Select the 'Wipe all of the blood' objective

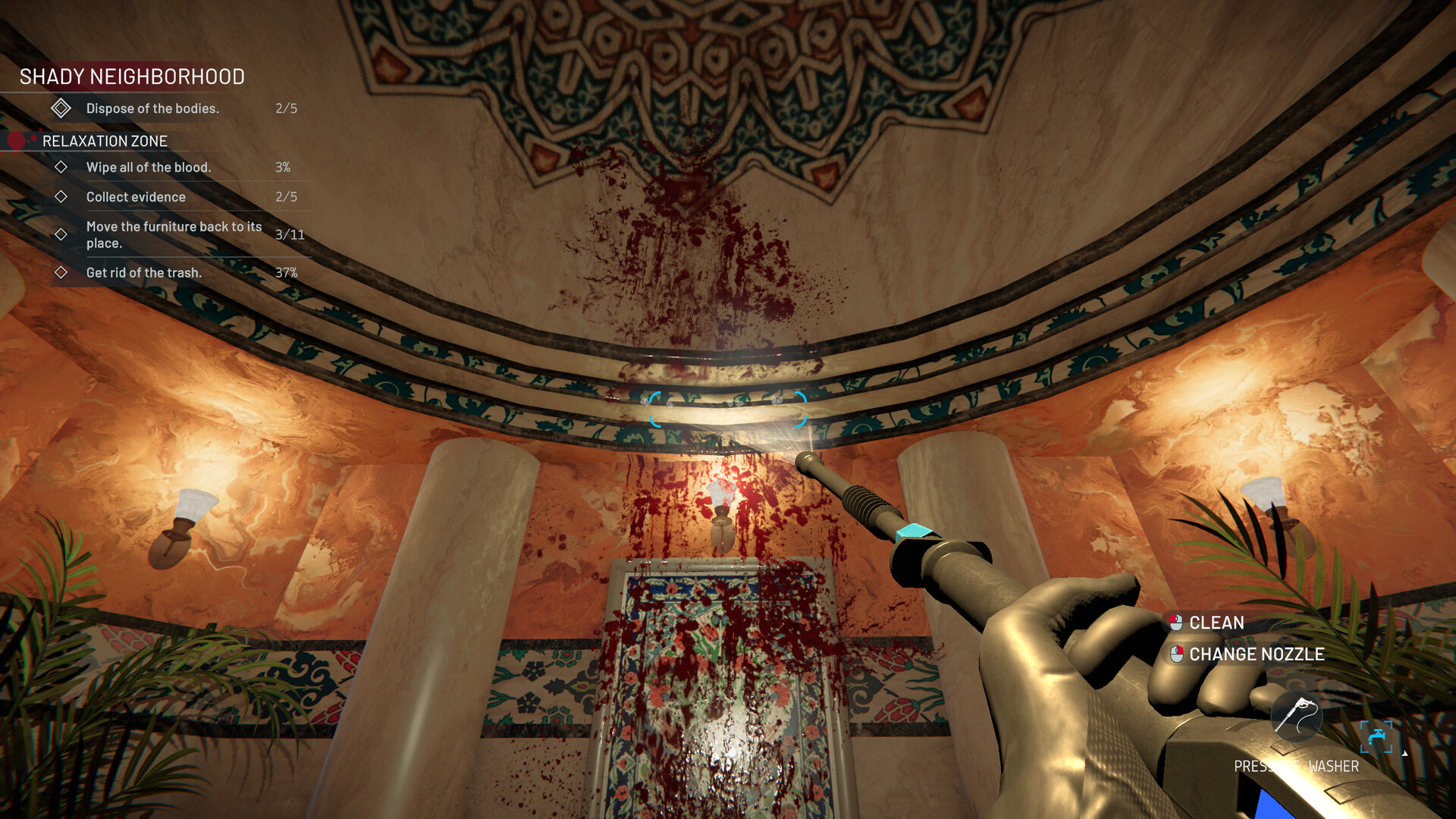coord(149,167)
